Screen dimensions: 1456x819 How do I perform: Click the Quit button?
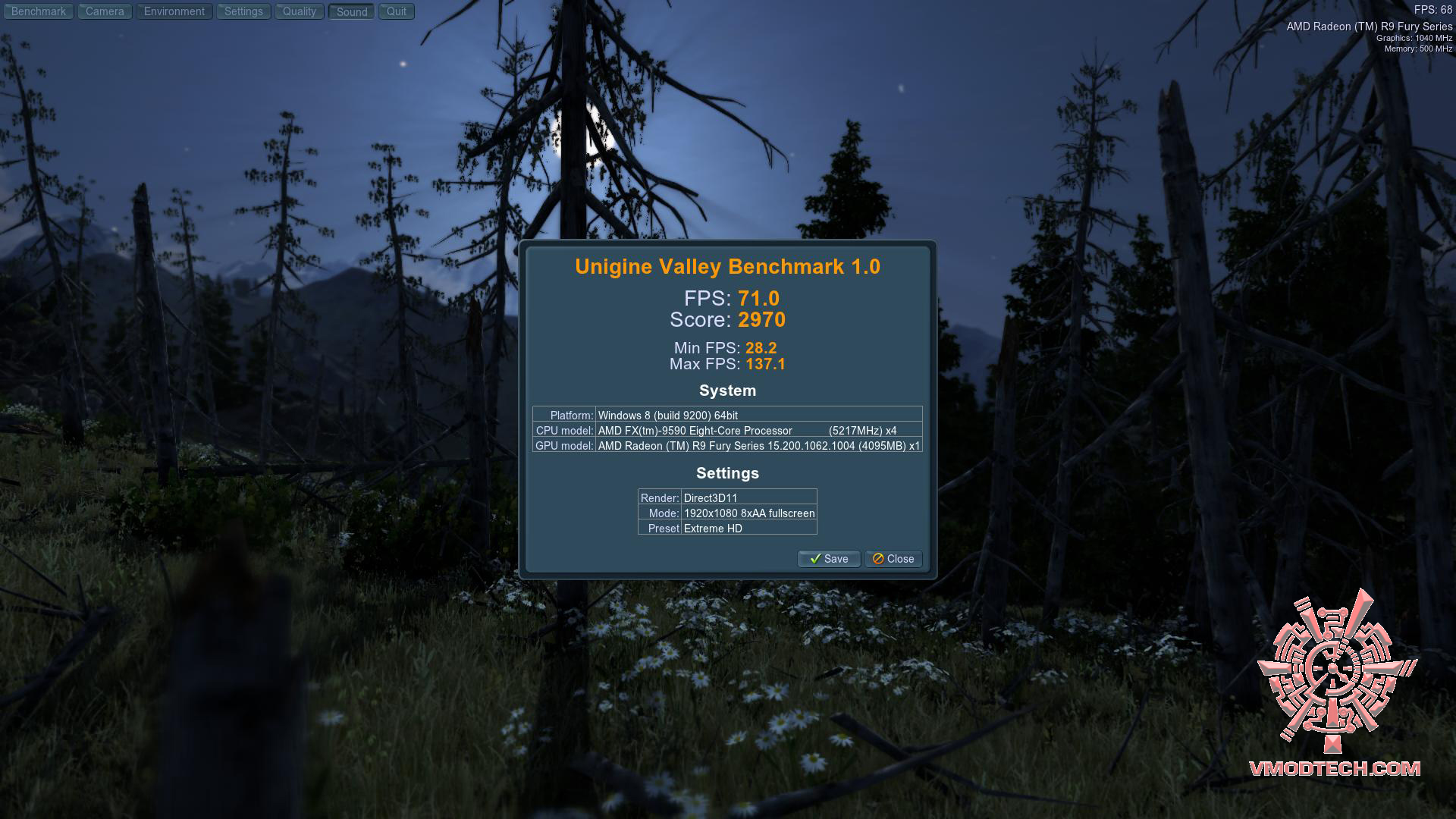click(395, 11)
